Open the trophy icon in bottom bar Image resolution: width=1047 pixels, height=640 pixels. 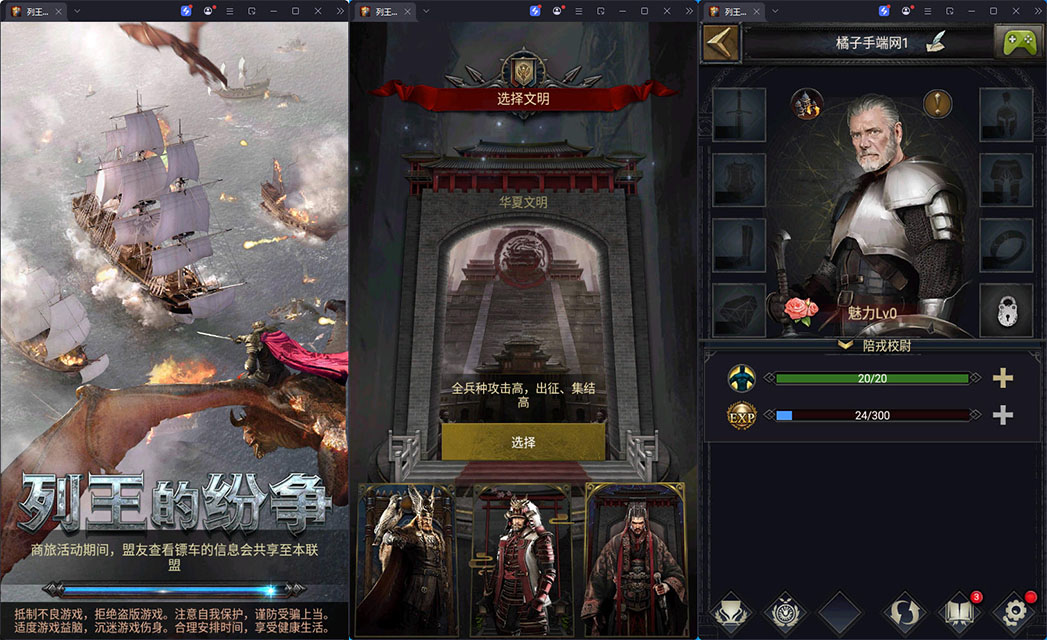(x=729, y=611)
